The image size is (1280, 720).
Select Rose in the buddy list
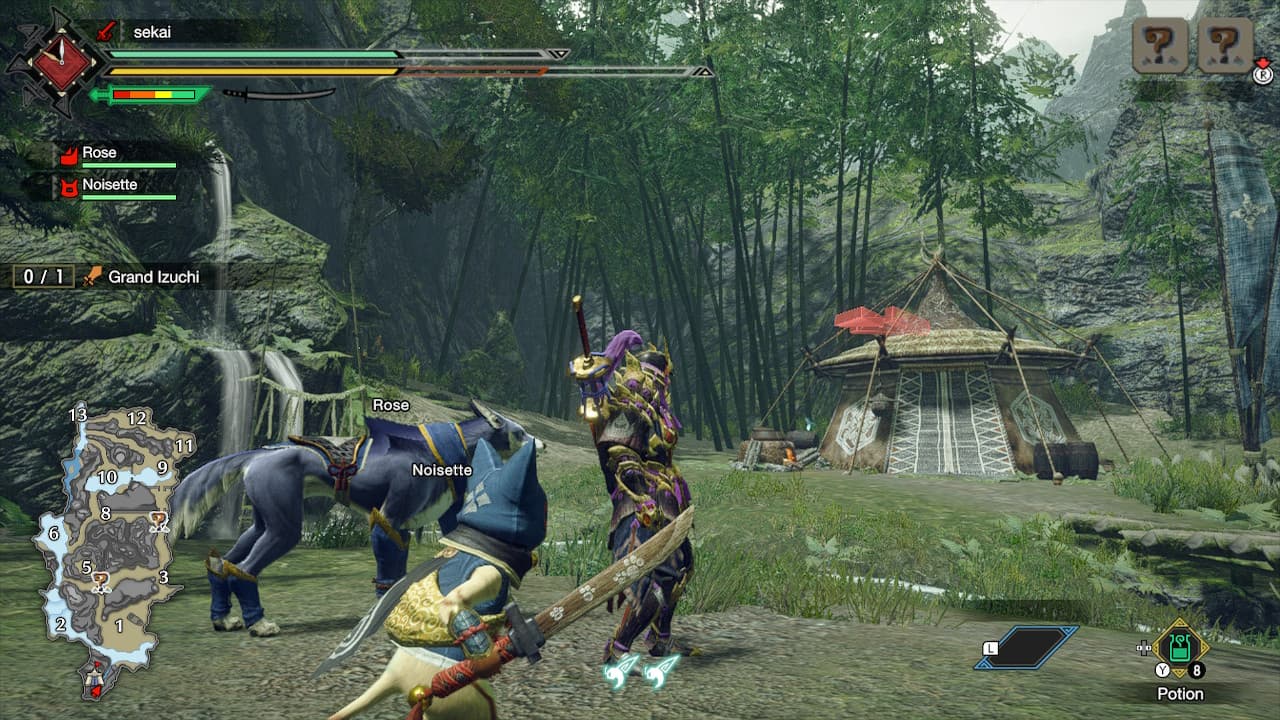click(x=100, y=153)
